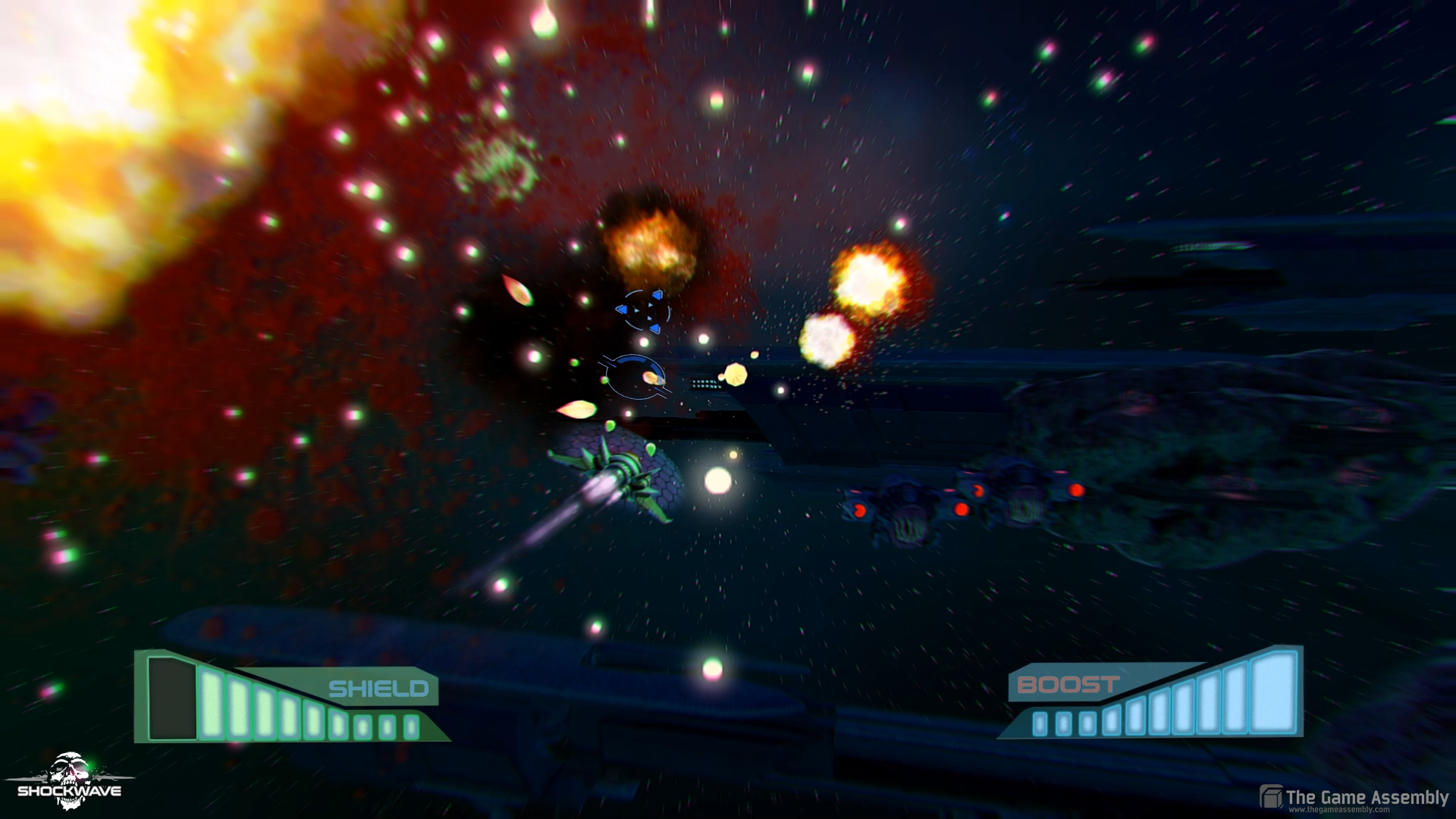Click the circular lock-on crosshair

[637, 378]
